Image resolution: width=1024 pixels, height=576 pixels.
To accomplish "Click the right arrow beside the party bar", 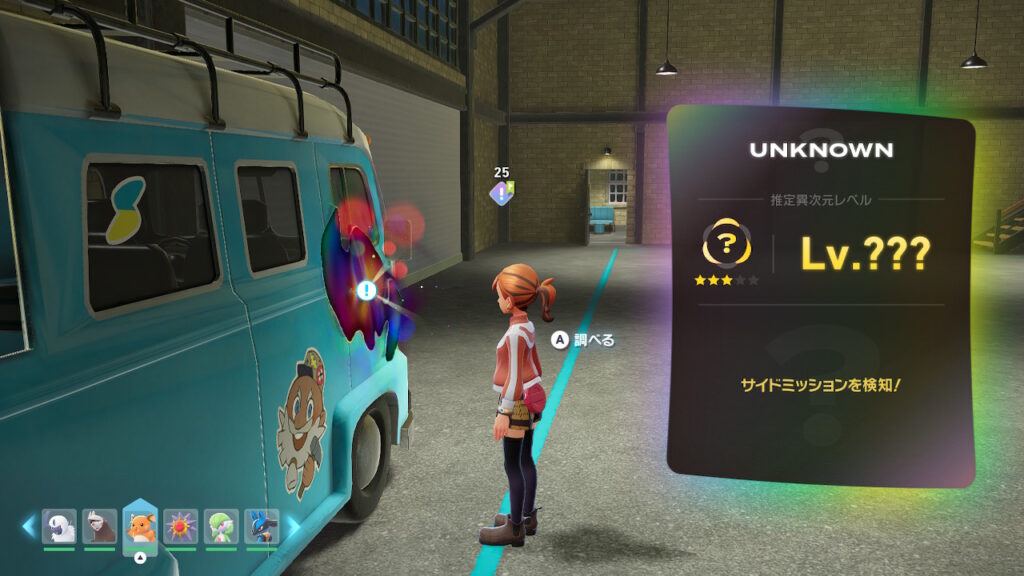I will click(294, 525).
